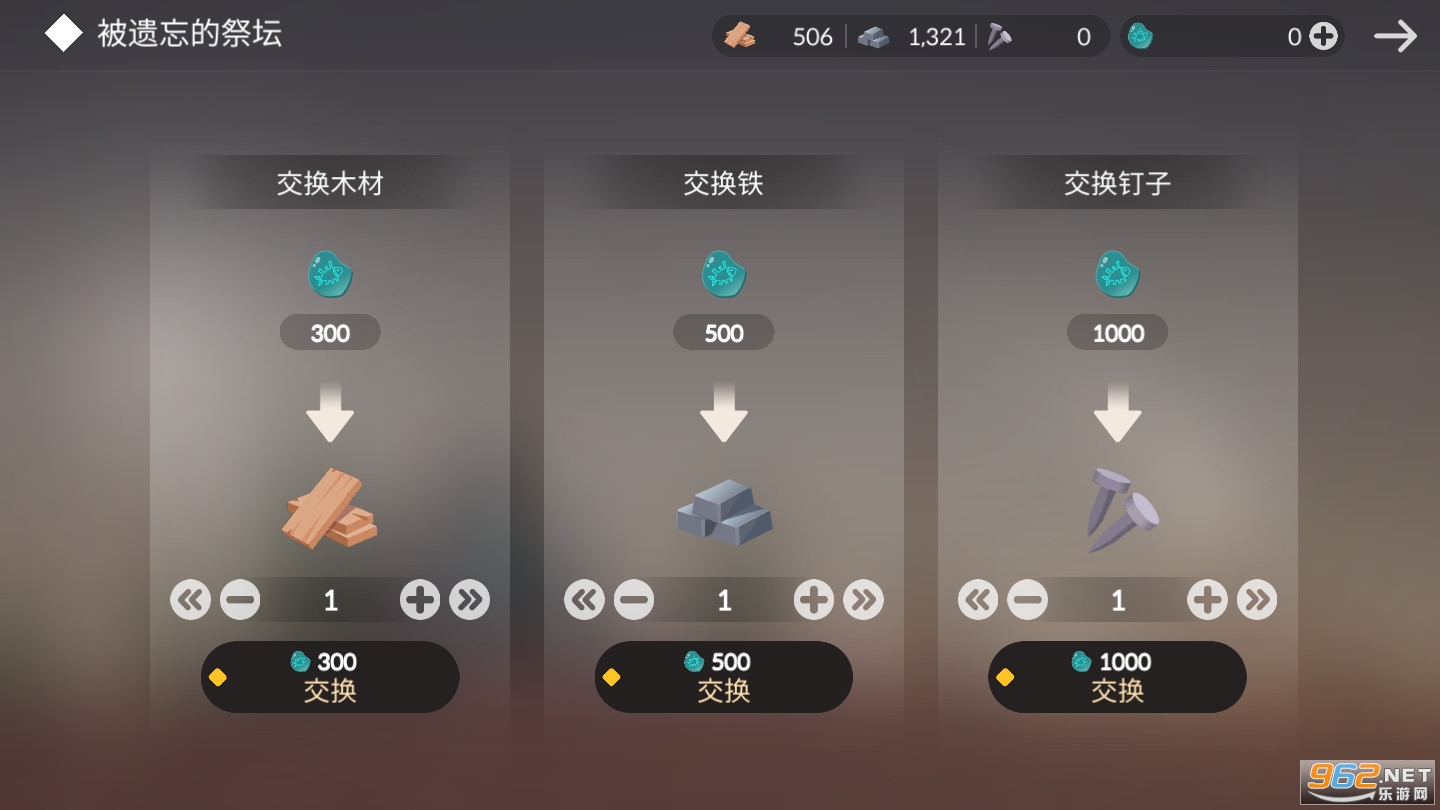Click the iron ingots icon in 交换铁 panel
This screenshot has width=1440, height=810.
click(723, 513)
